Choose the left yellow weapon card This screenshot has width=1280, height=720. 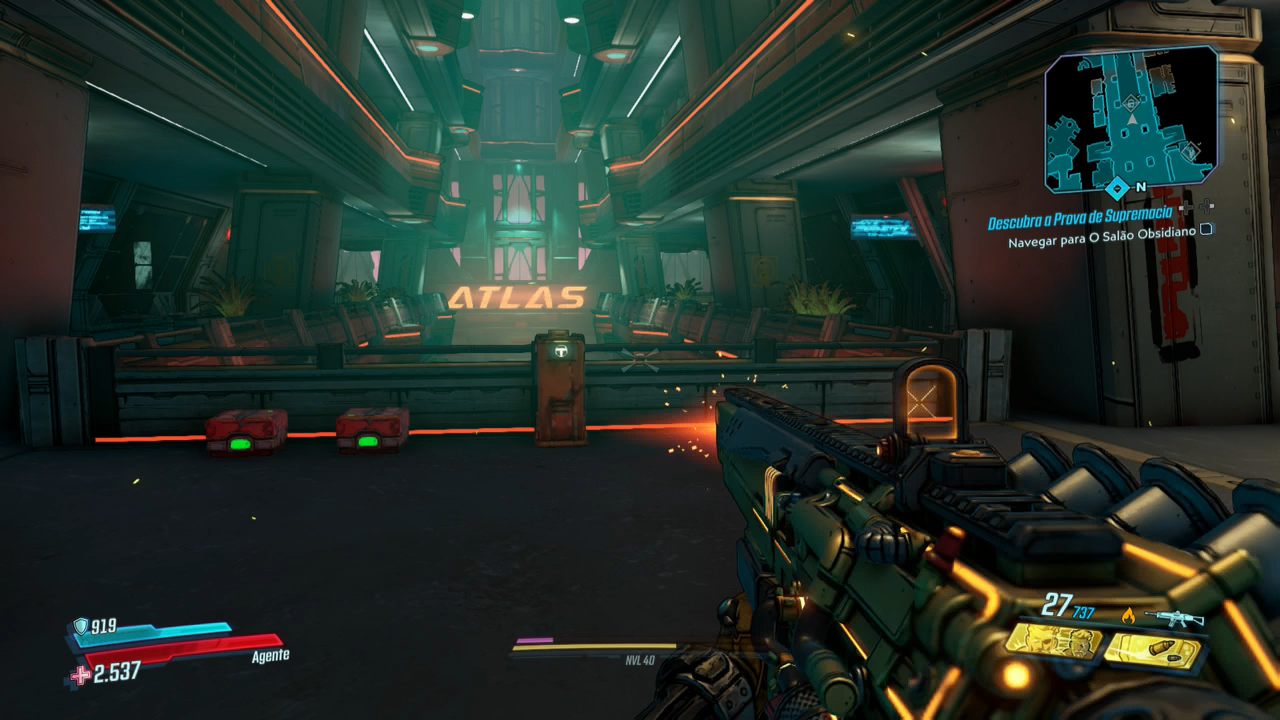pos(1054,642)
